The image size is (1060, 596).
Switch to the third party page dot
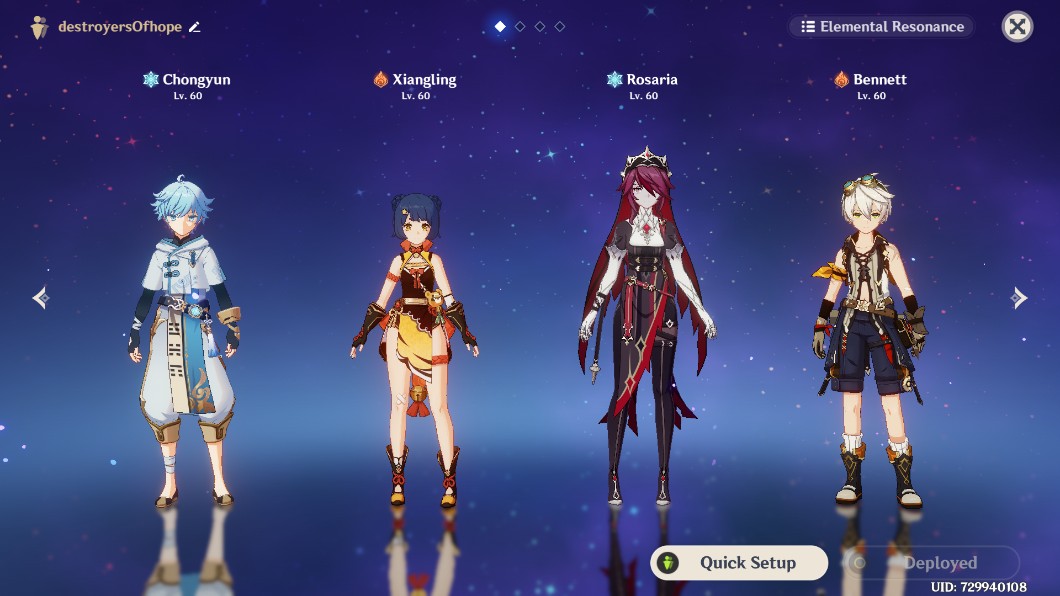tap(540, 27)
